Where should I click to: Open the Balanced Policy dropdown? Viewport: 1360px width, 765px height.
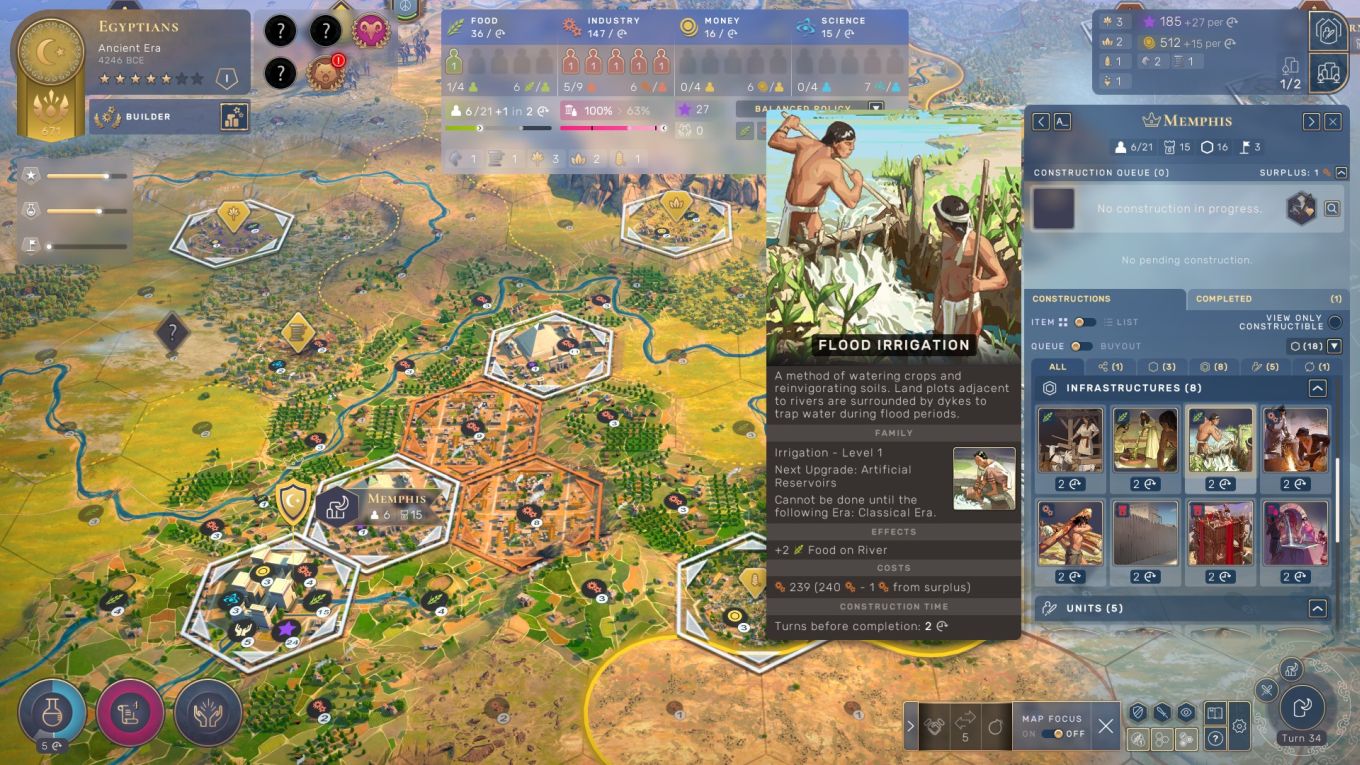[876, 108]
